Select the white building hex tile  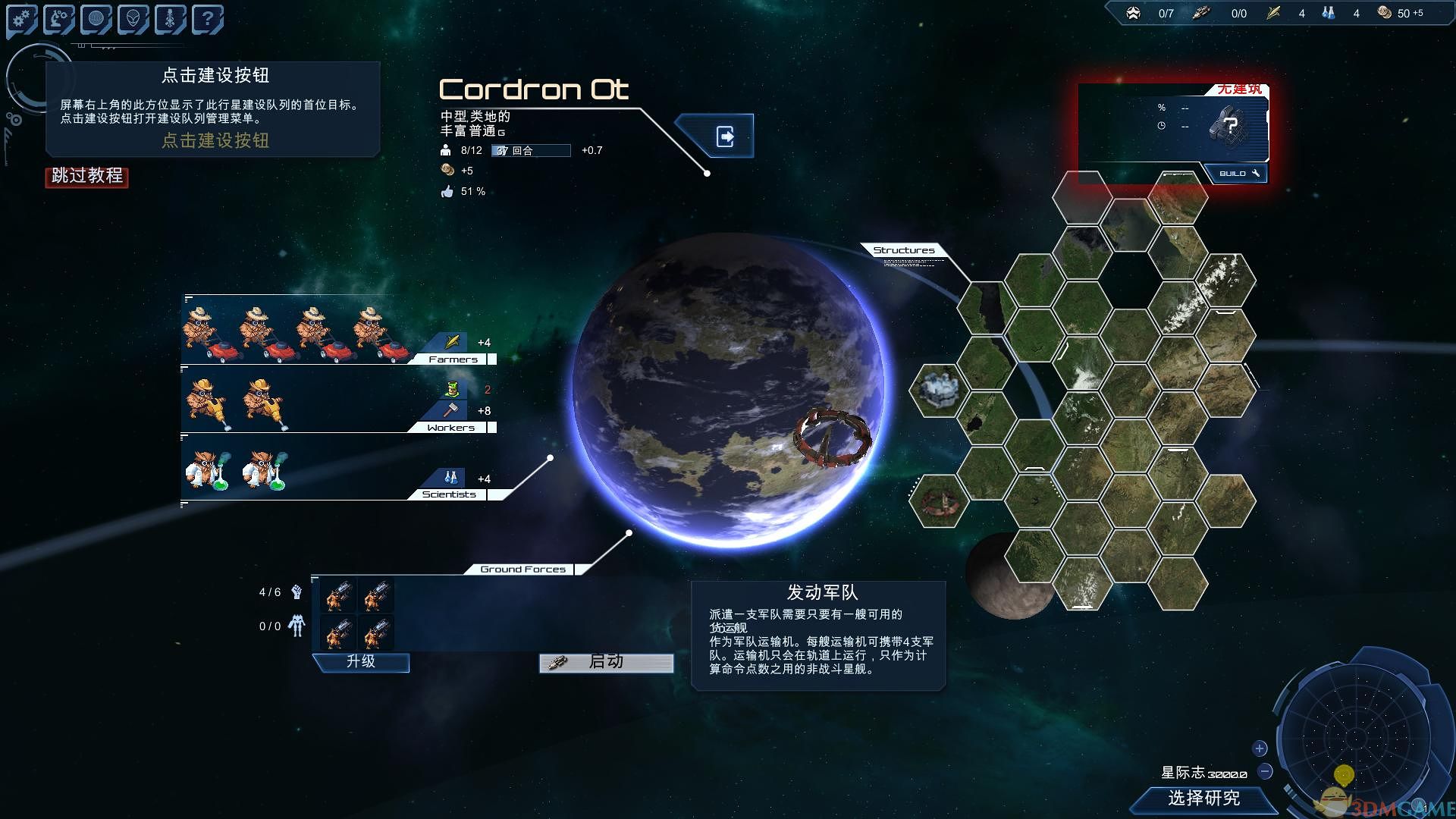tap(940, 390)
